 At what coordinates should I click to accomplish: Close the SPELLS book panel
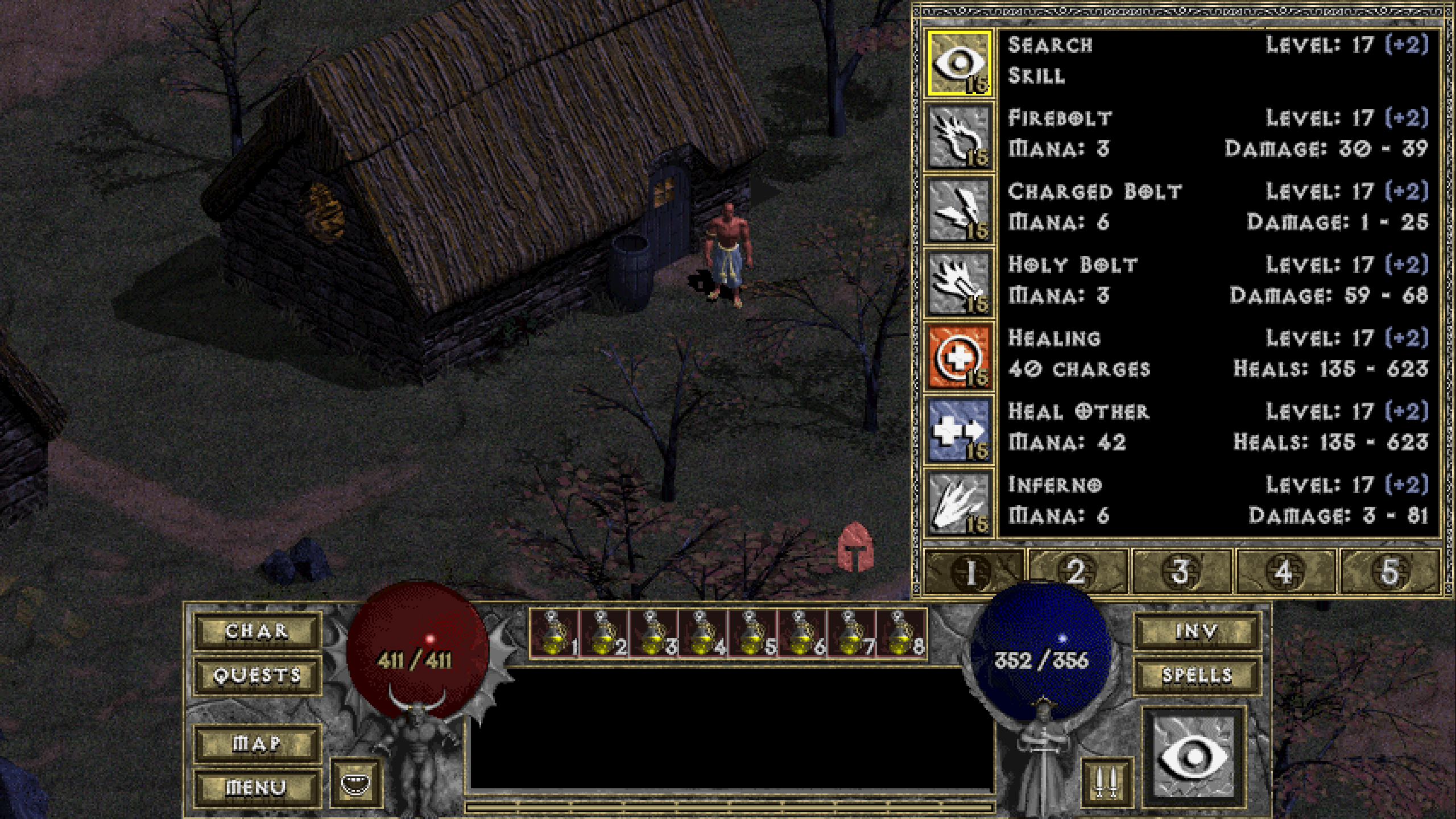click(1197, 675)
